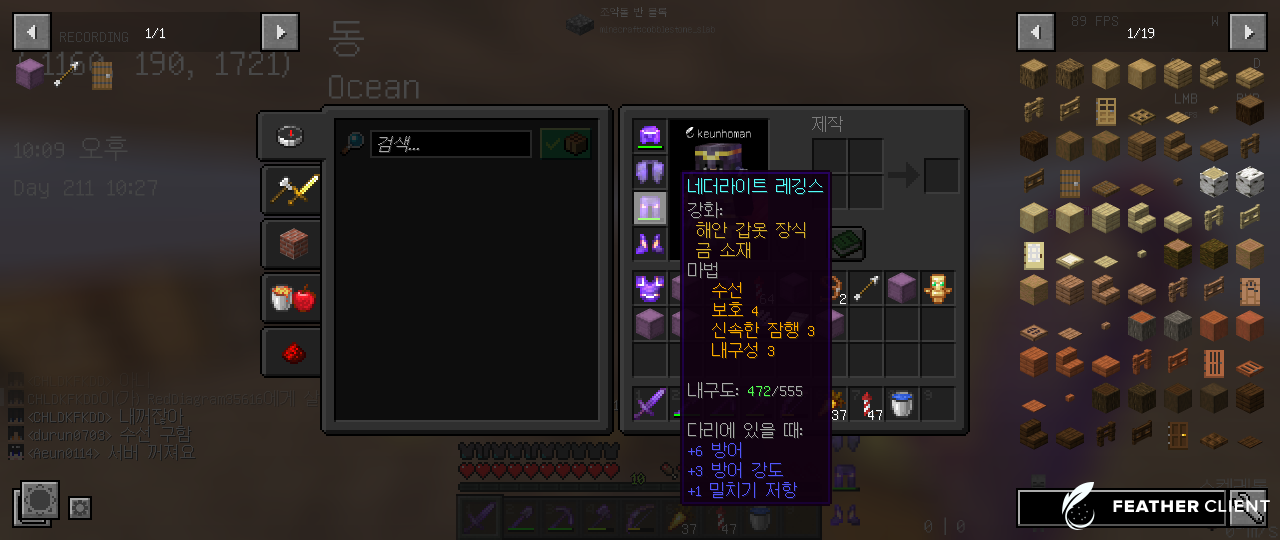Select the netherite helmet armor slot
Image resolution: width=1280 pixels, height=540 pixels.
650,136
